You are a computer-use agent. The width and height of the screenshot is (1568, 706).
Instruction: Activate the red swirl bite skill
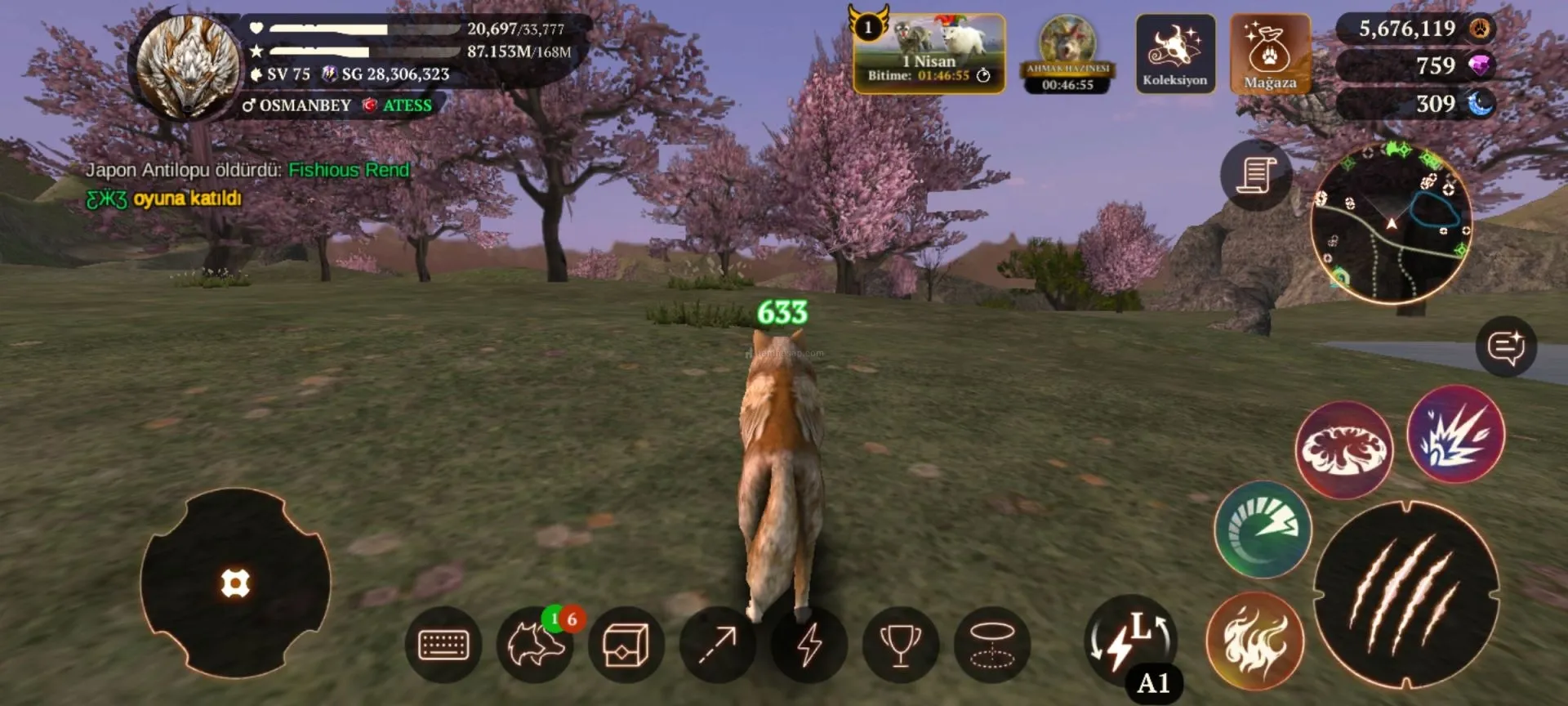pyautogui.click(x=1343, y=449)
